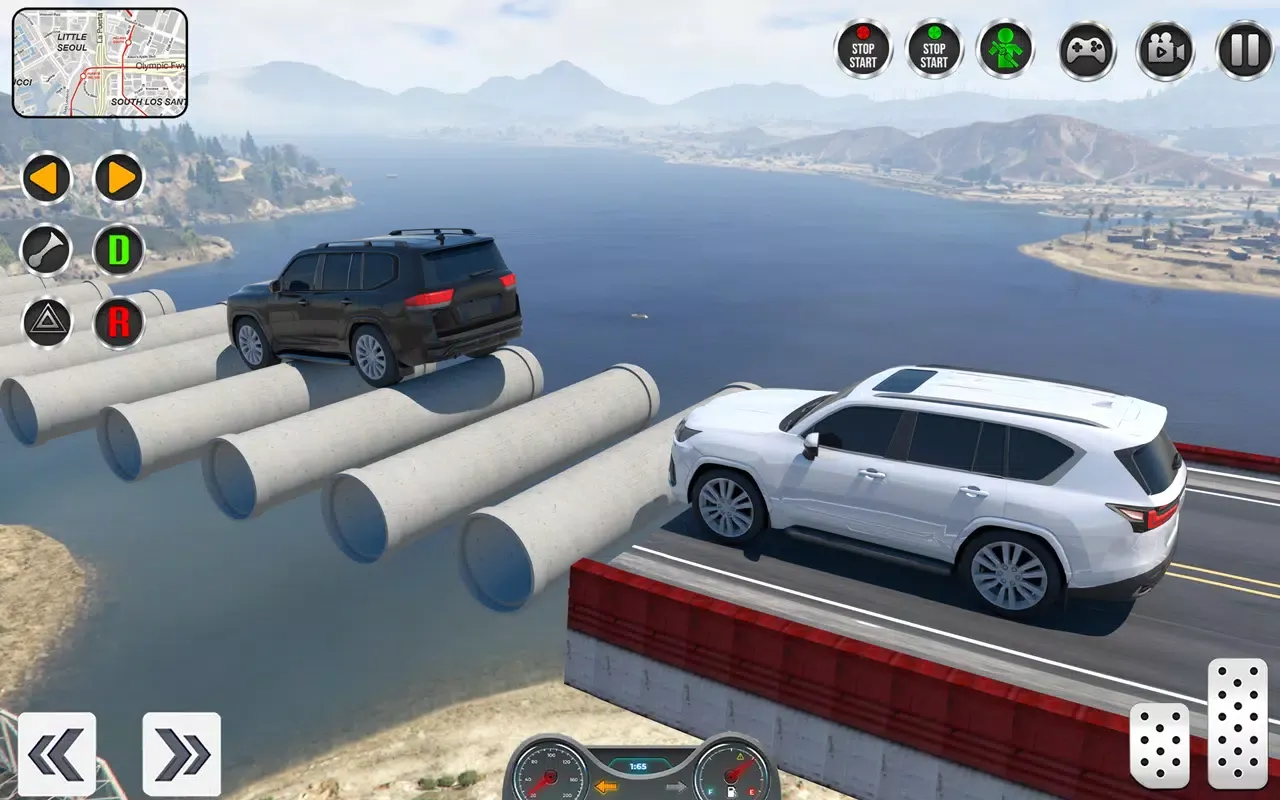Viewport: 1280px width, 800px height.
Task: Activate the hazard warning lights
Action: [47, 320]
